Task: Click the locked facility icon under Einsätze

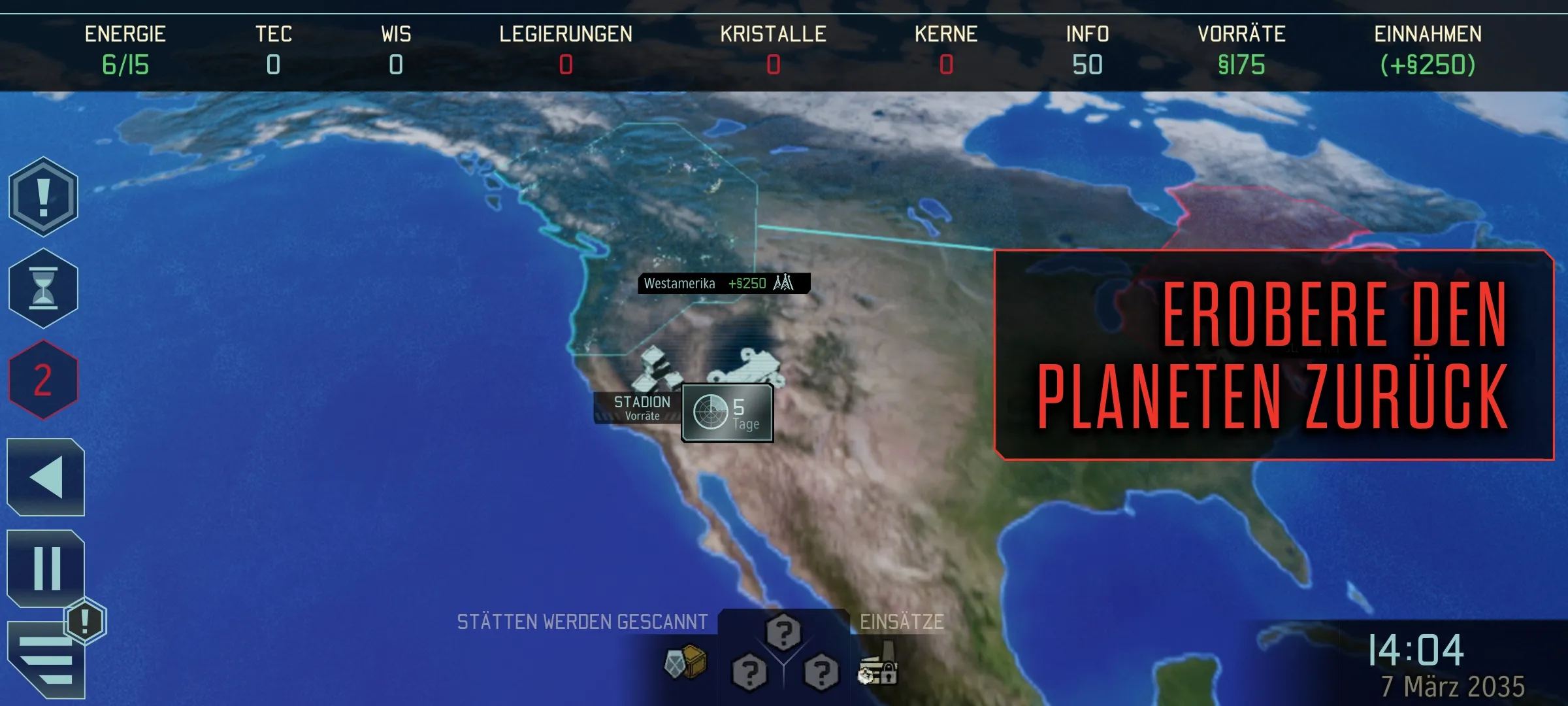Action: [x=879, y=665]
